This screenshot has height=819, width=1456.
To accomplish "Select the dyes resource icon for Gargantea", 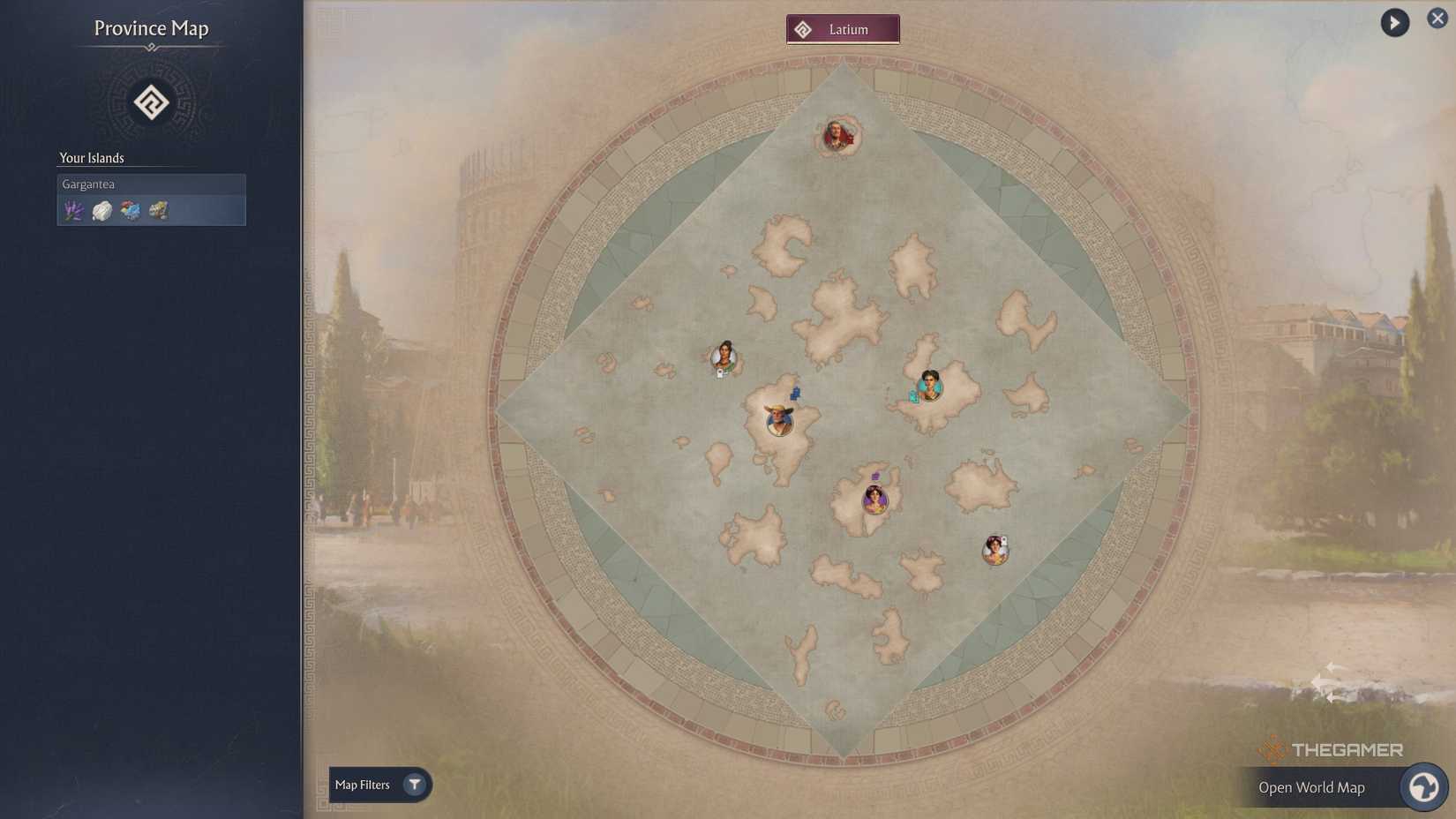I will tap(130, 210).
